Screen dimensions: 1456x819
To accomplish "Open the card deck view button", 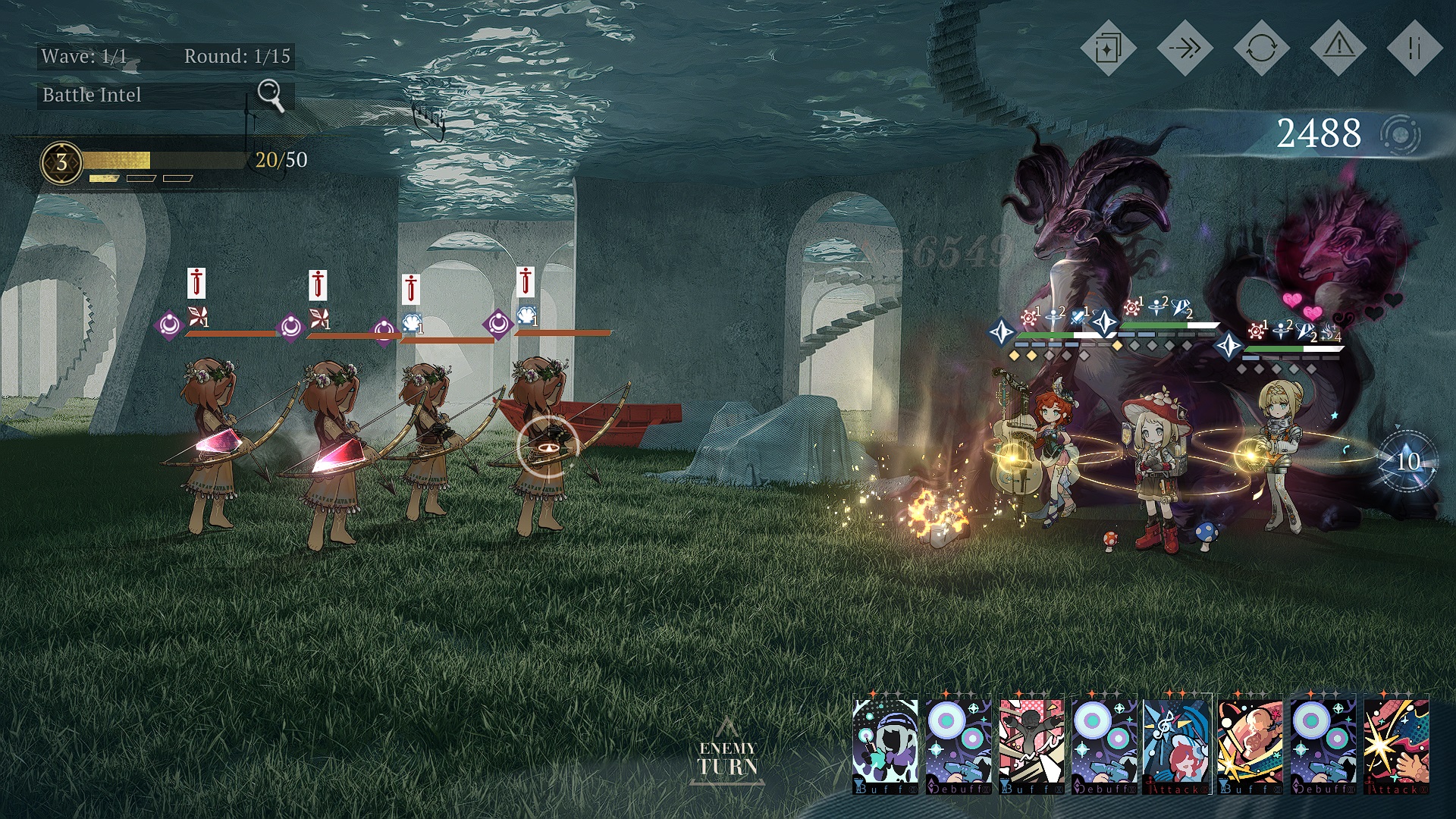I will [x=1108, y=49].
